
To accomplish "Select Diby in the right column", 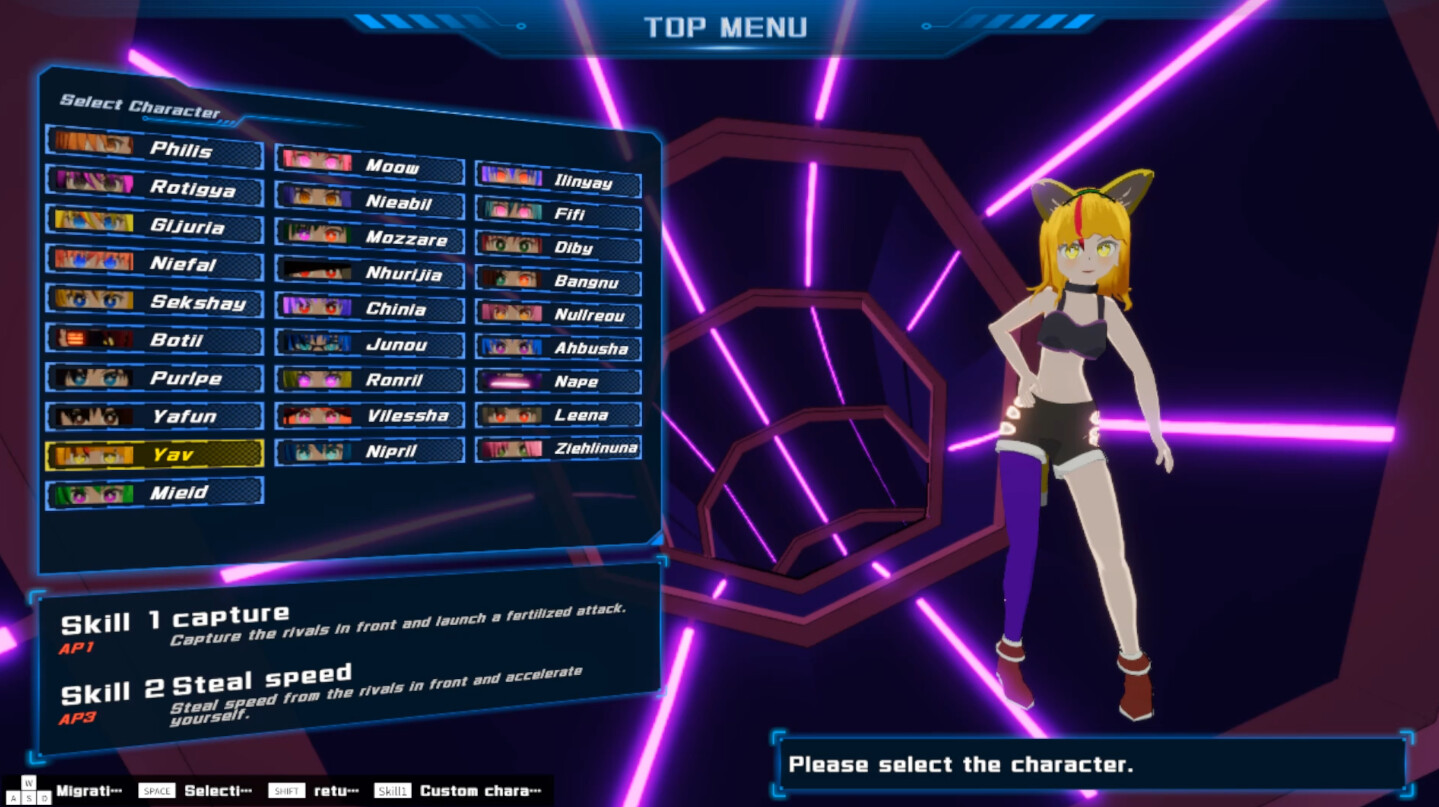I will [558, 245].
